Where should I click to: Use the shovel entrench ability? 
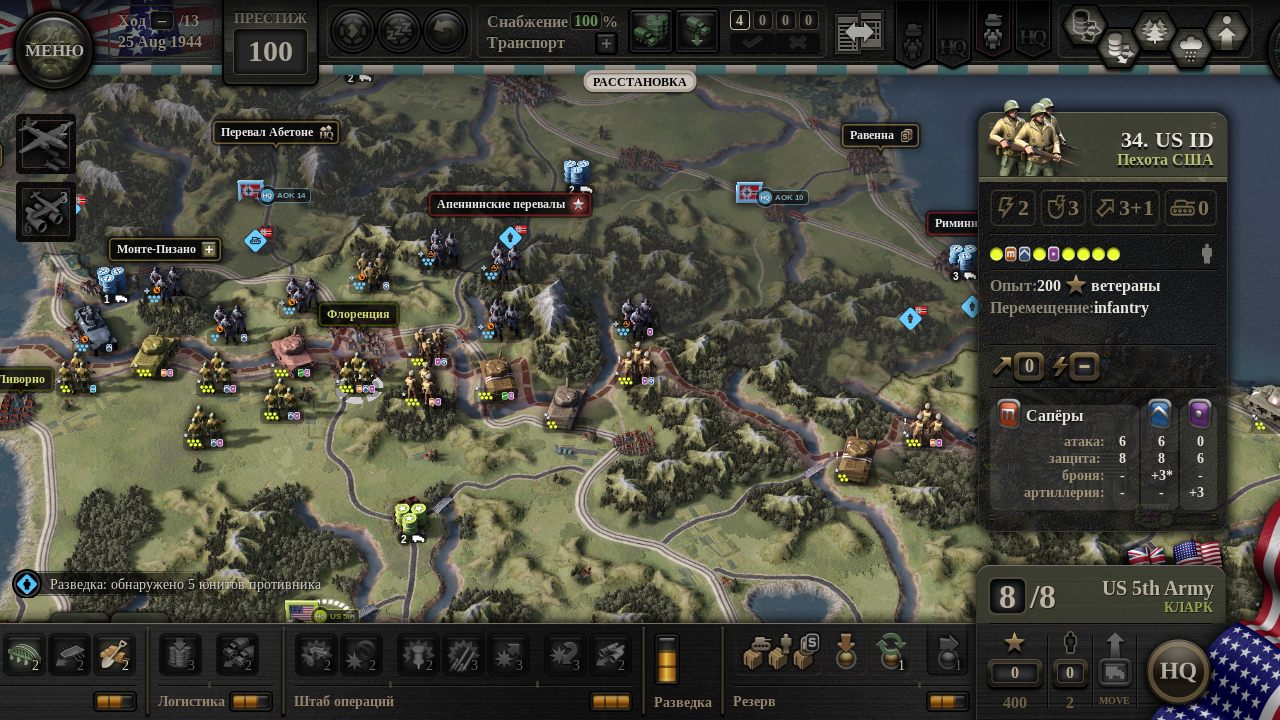[x=115, y=655]
